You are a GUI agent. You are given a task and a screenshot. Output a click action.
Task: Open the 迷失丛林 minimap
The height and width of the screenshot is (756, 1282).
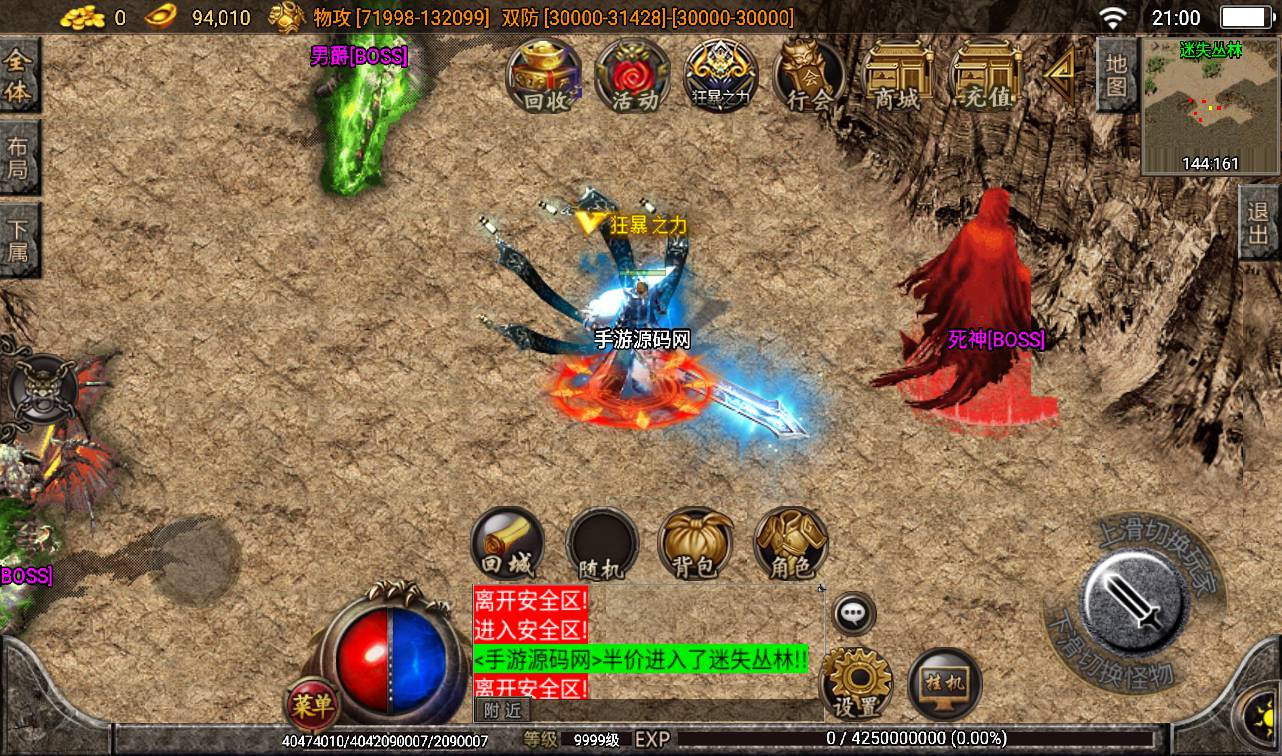click(1210, 107)
